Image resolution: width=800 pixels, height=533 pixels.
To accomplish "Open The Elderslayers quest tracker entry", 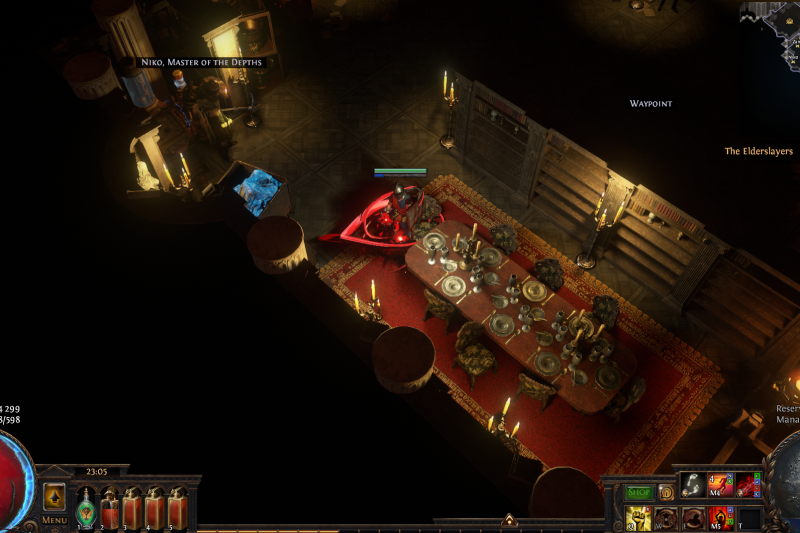I will (759, 151).
